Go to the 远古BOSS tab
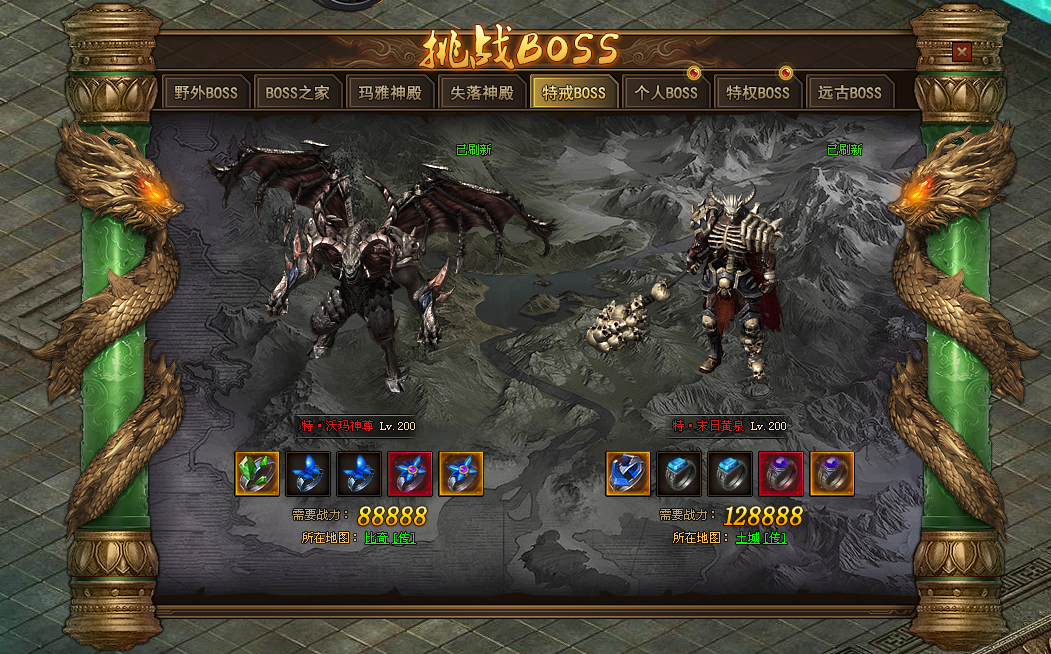The width and height of the screenshot is (1051, 654). pos(850,93)
